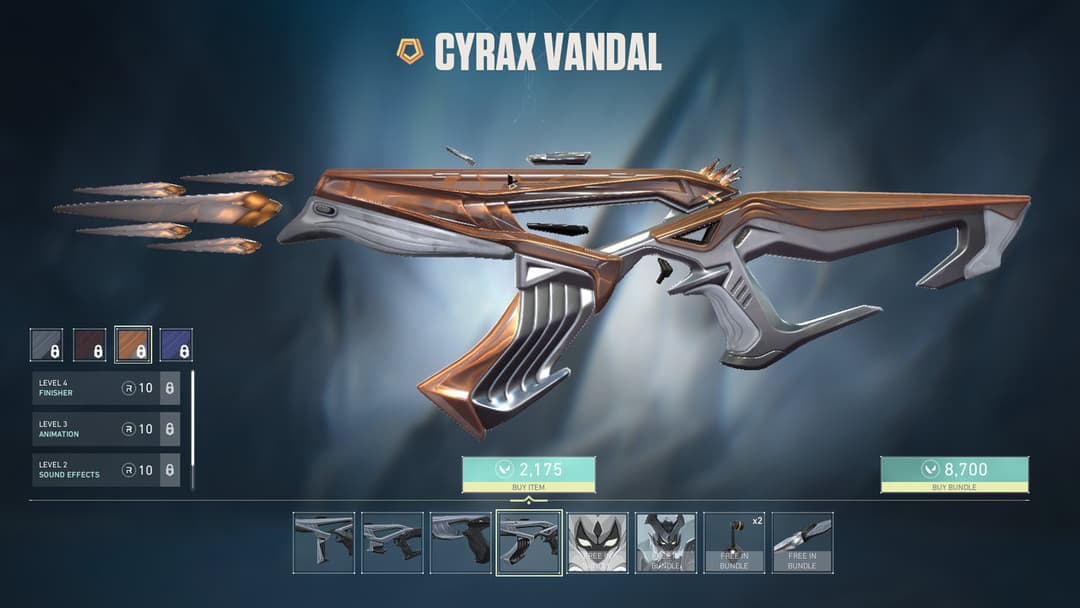1080x608 pixels.
Task: Open the Level 4 Finisher upgrade
Action: coord(105,388)
